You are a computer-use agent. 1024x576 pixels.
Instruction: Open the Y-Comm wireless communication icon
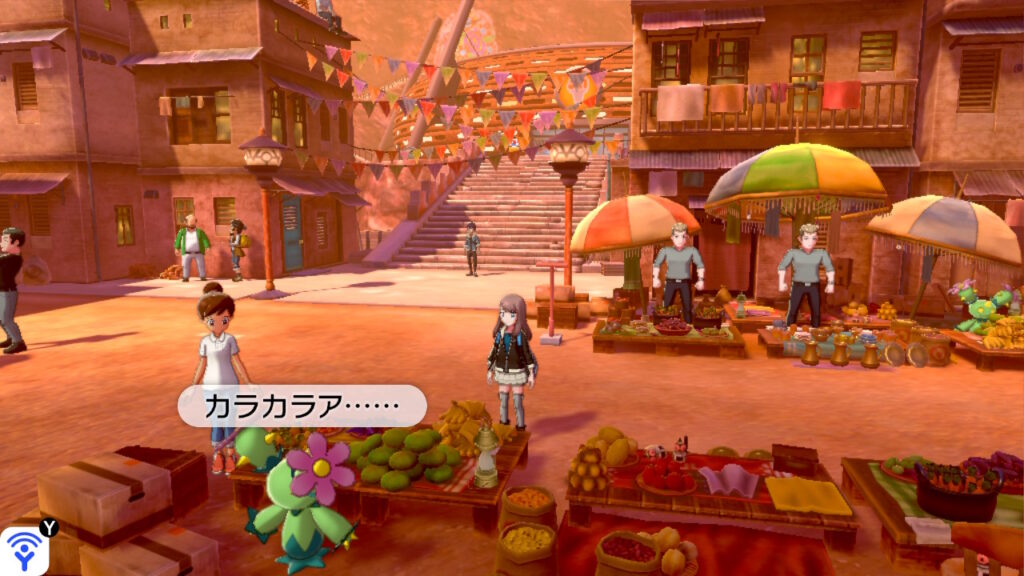point(23,551)
